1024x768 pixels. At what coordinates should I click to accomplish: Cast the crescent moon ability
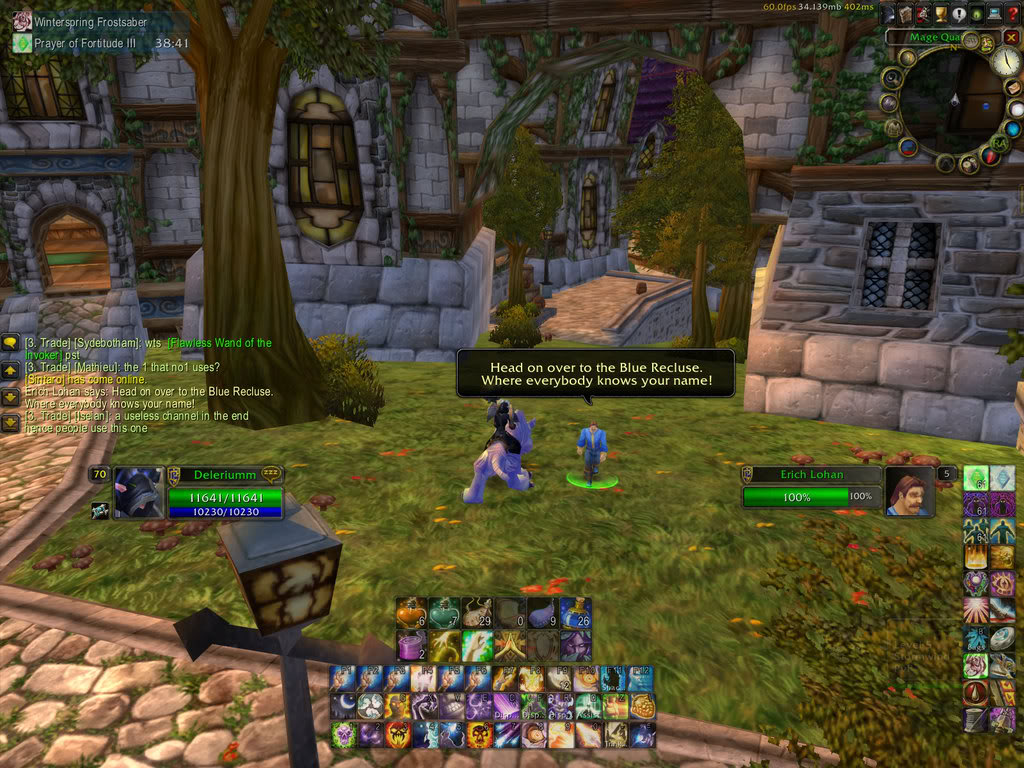343,706
